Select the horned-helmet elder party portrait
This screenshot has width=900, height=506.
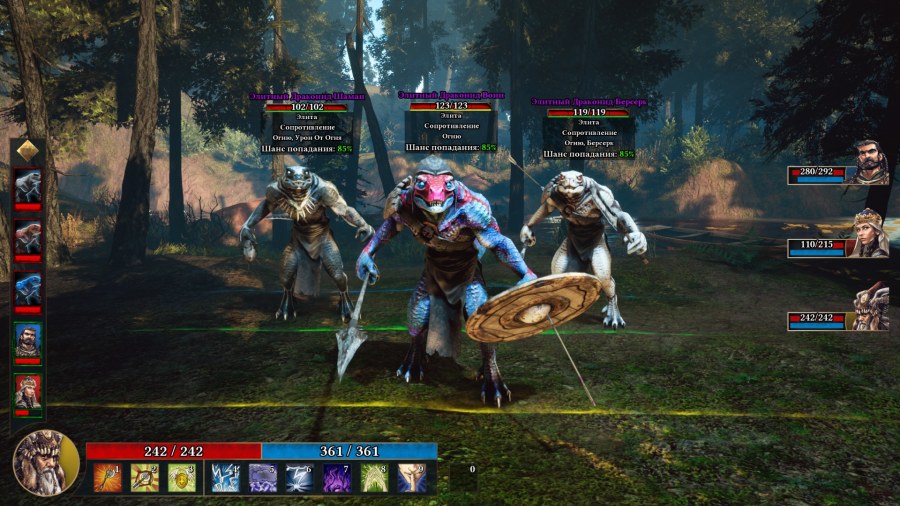870,306
